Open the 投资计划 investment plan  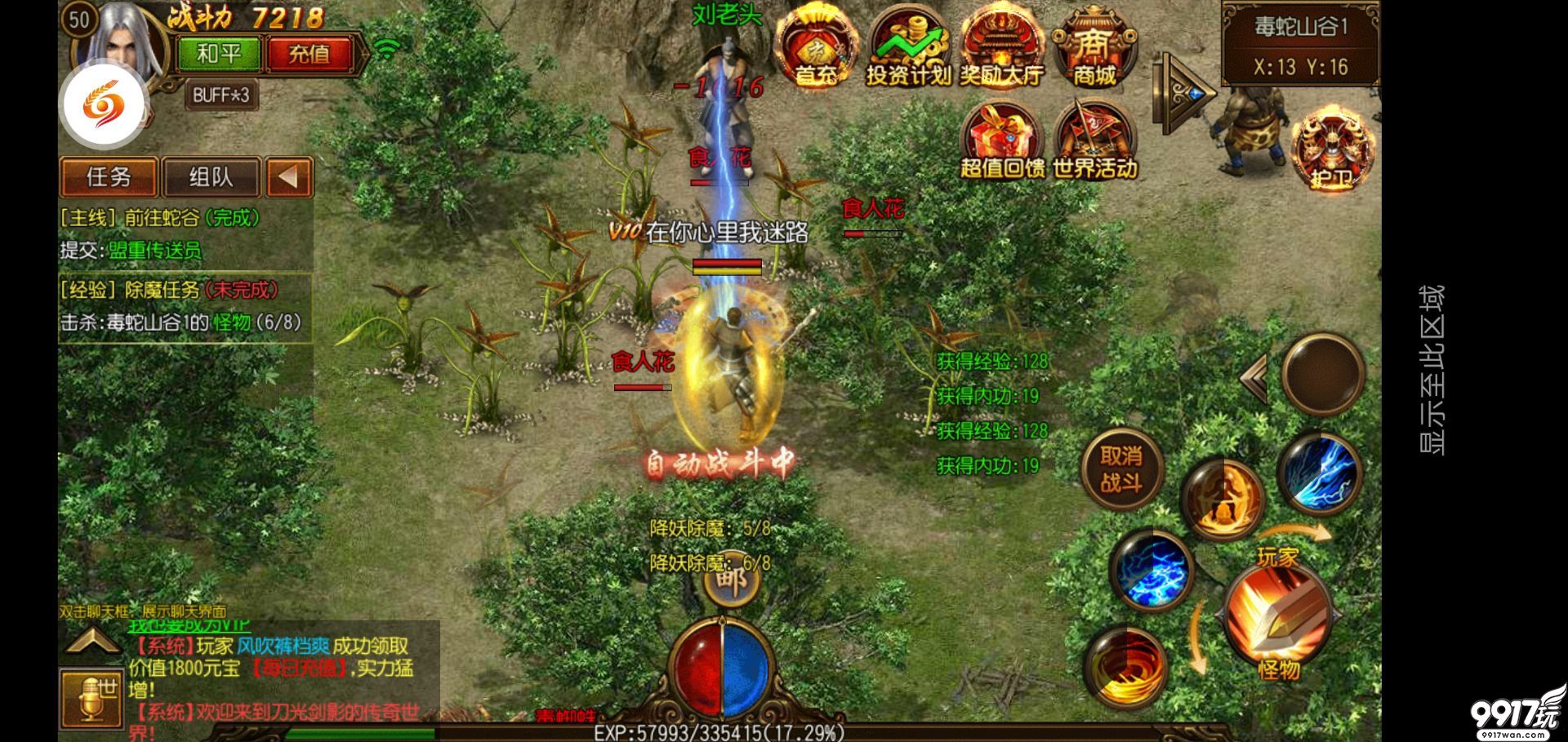pos(908,47)
